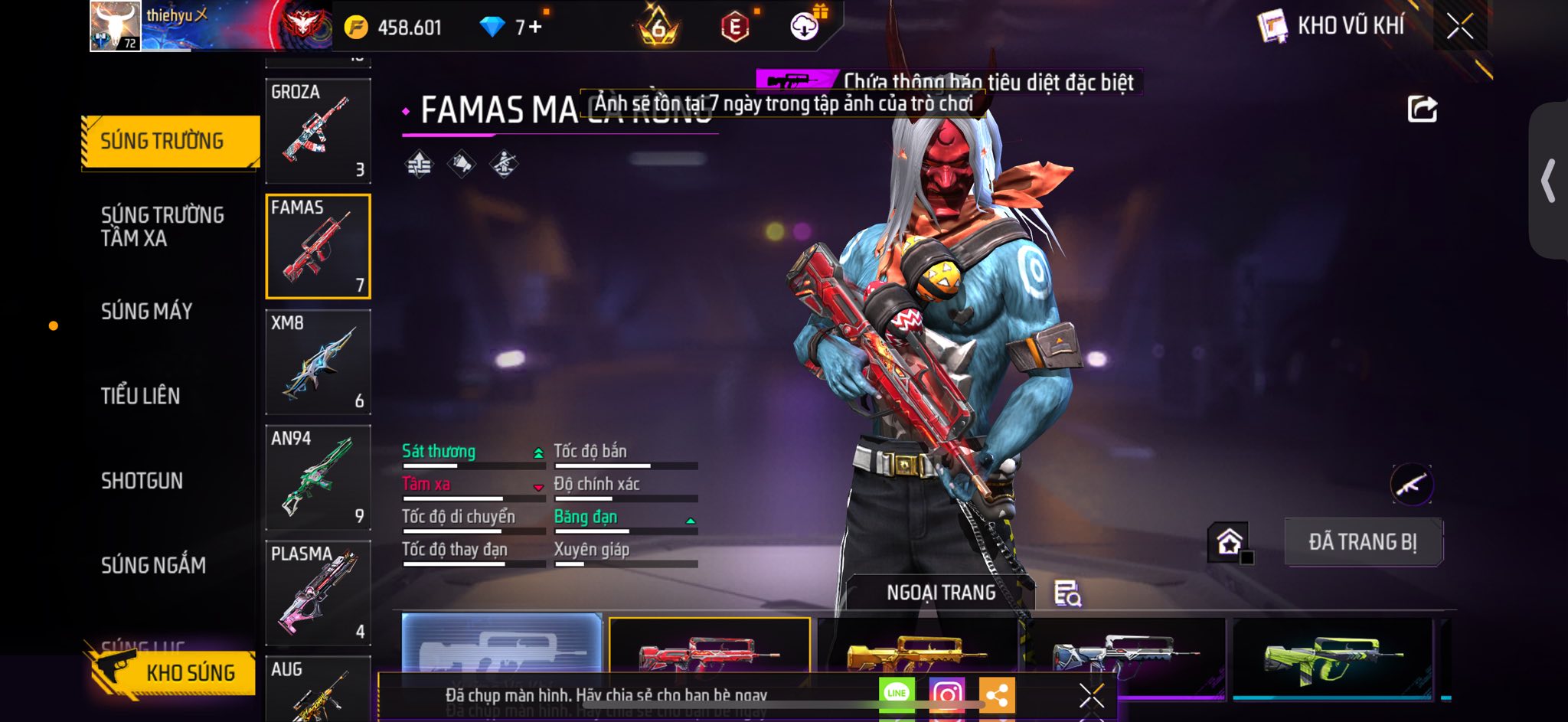
Task: Choose the AN94 weapon tile
Action: click(318, 478)
